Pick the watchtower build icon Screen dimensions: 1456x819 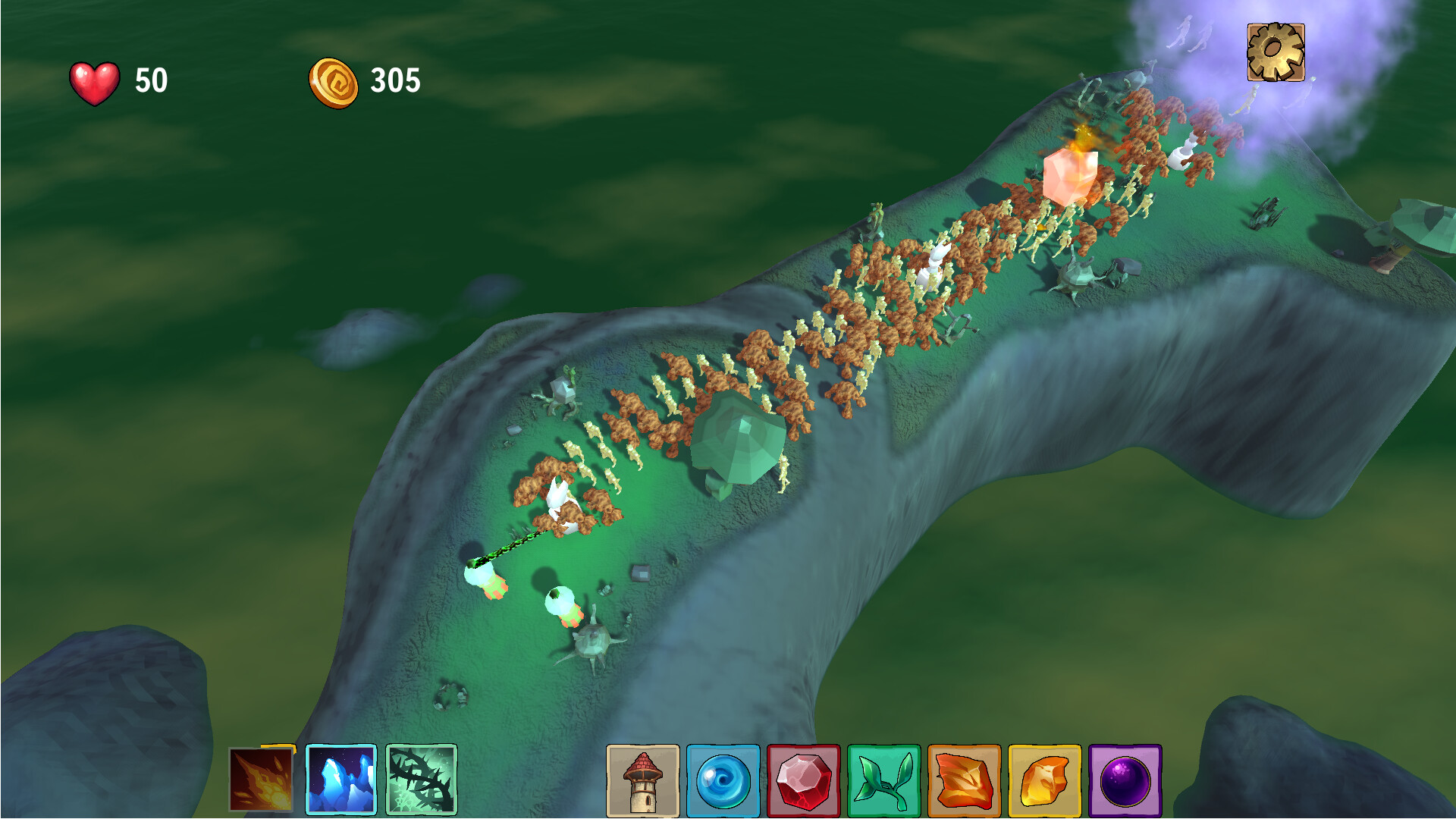click(x=644, y=780)
